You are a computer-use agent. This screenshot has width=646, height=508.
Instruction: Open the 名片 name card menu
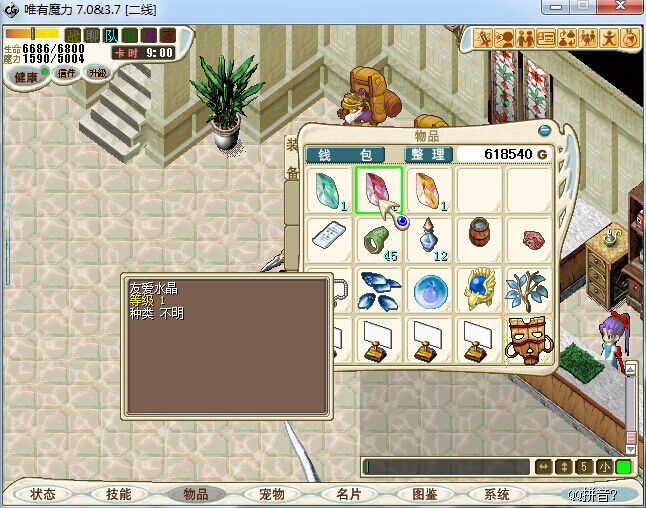[348, 494]
